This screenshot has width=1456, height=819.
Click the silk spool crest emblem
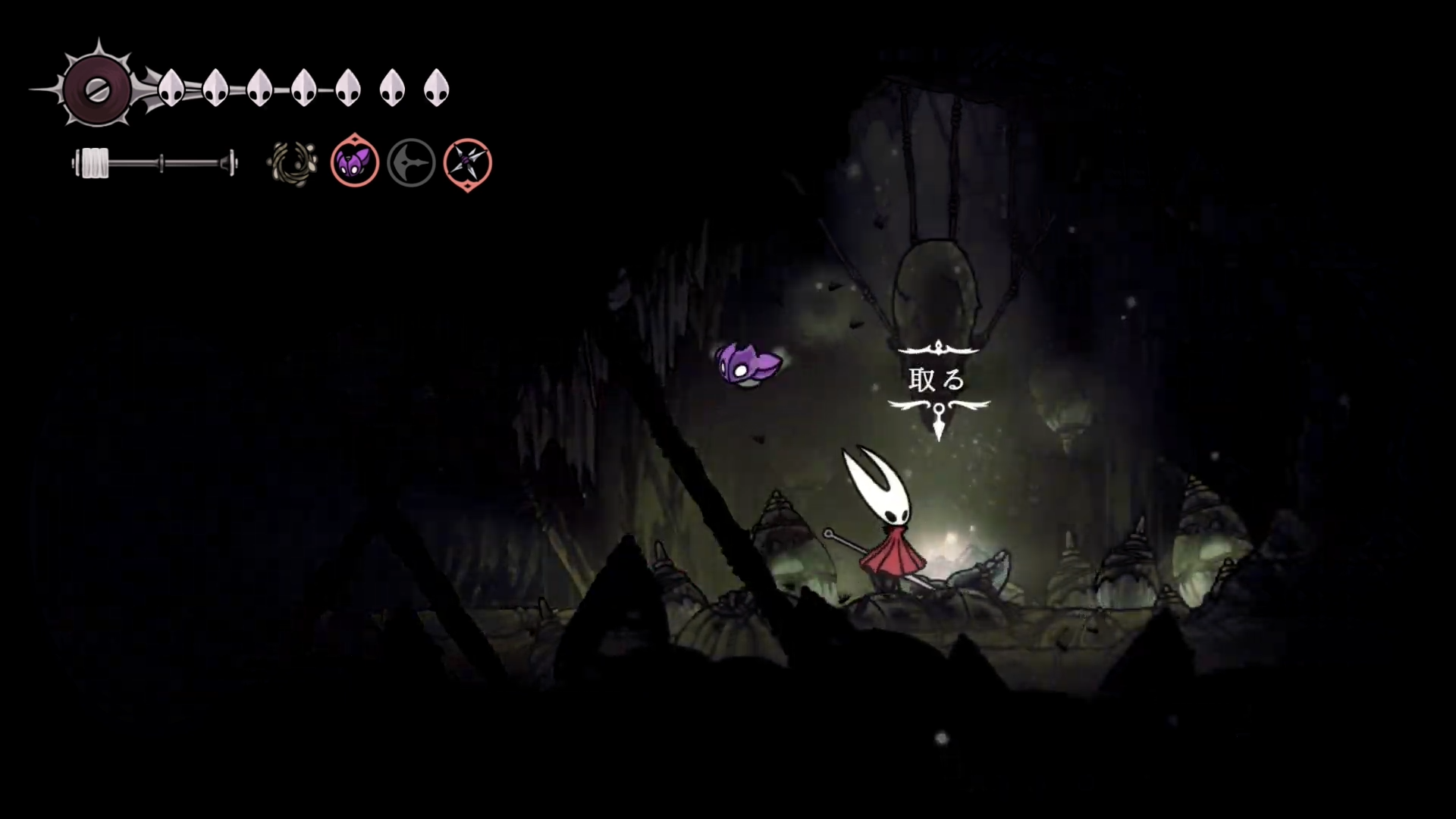(x=97, y=89)
